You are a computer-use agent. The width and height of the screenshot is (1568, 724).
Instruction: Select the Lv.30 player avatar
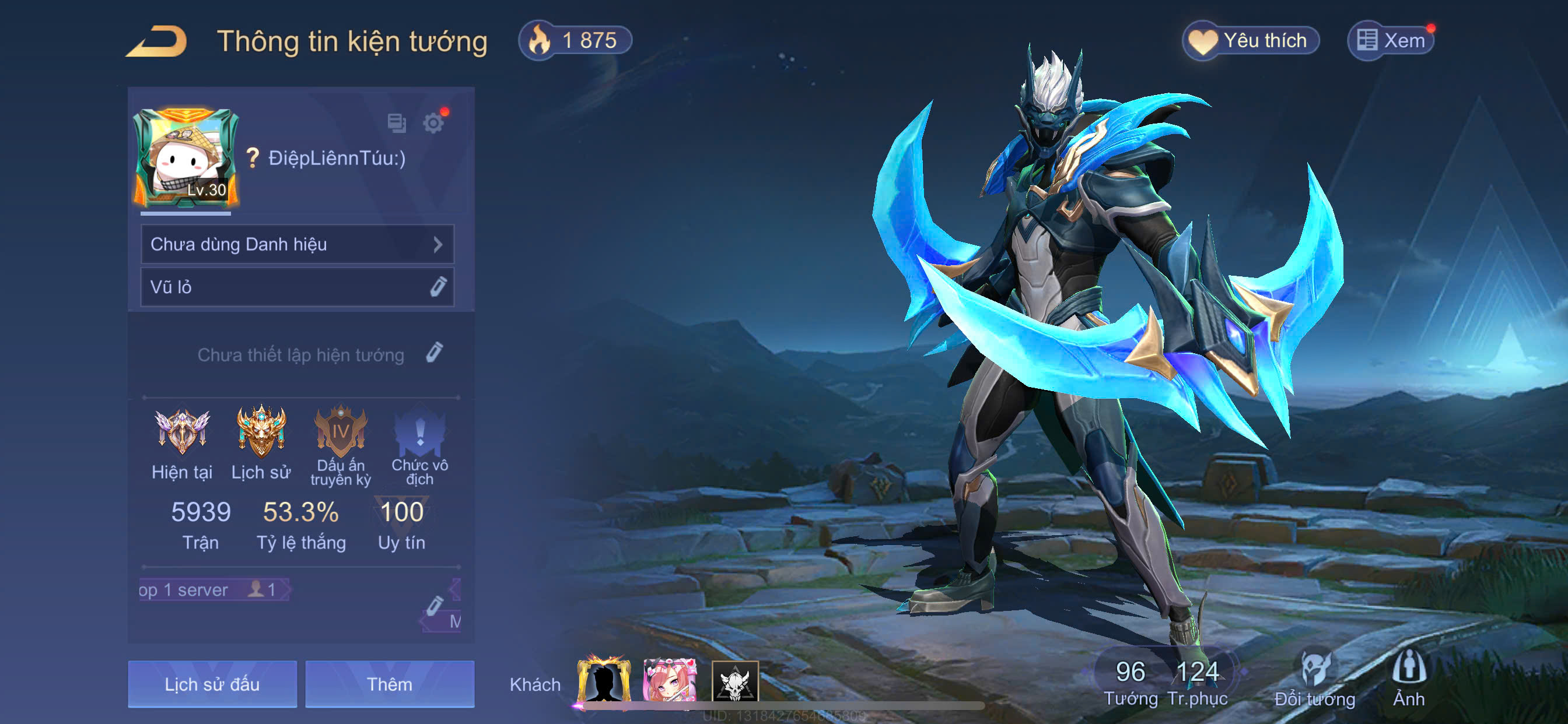click(185, 157)
